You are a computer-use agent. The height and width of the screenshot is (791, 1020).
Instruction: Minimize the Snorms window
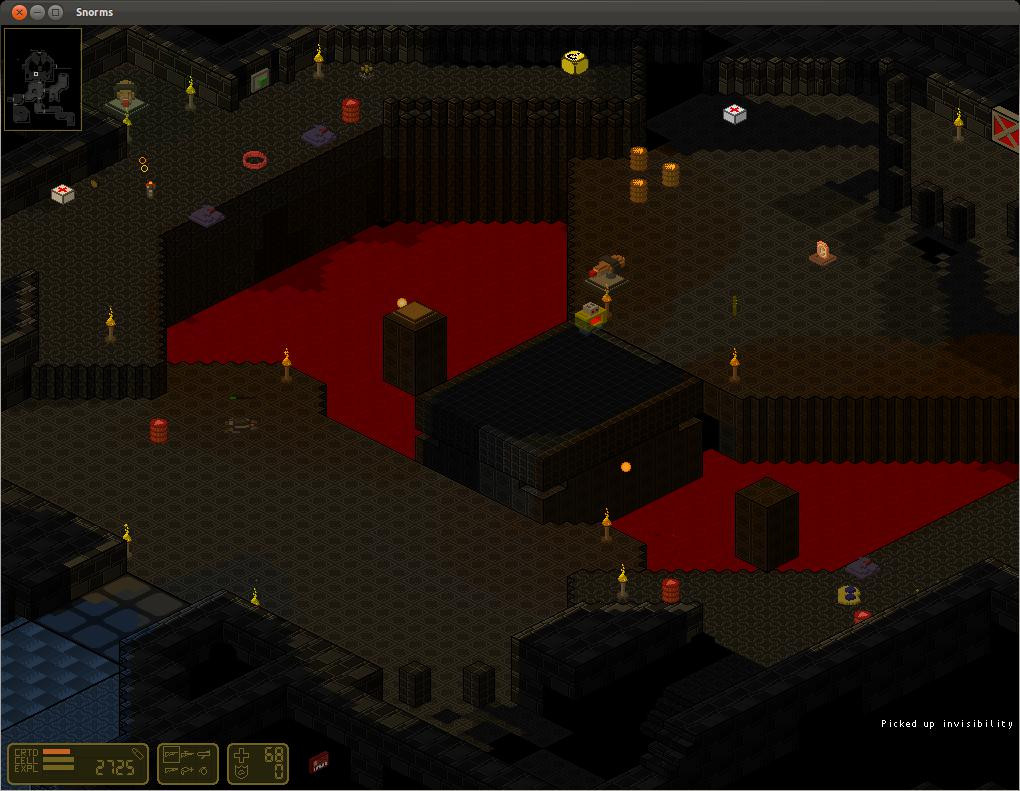[x=37, y=12]
